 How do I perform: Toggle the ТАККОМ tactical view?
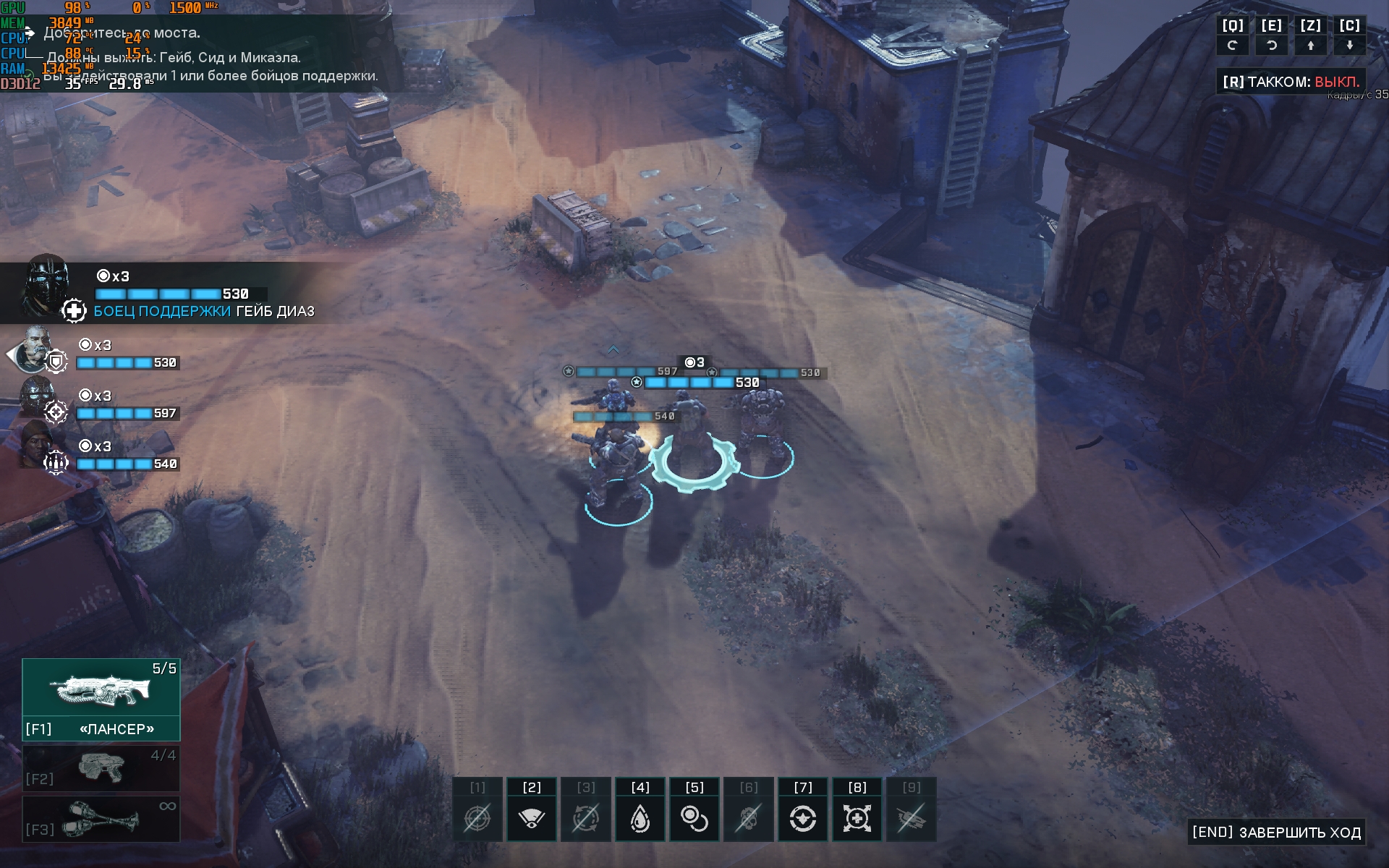point(1291,82)
